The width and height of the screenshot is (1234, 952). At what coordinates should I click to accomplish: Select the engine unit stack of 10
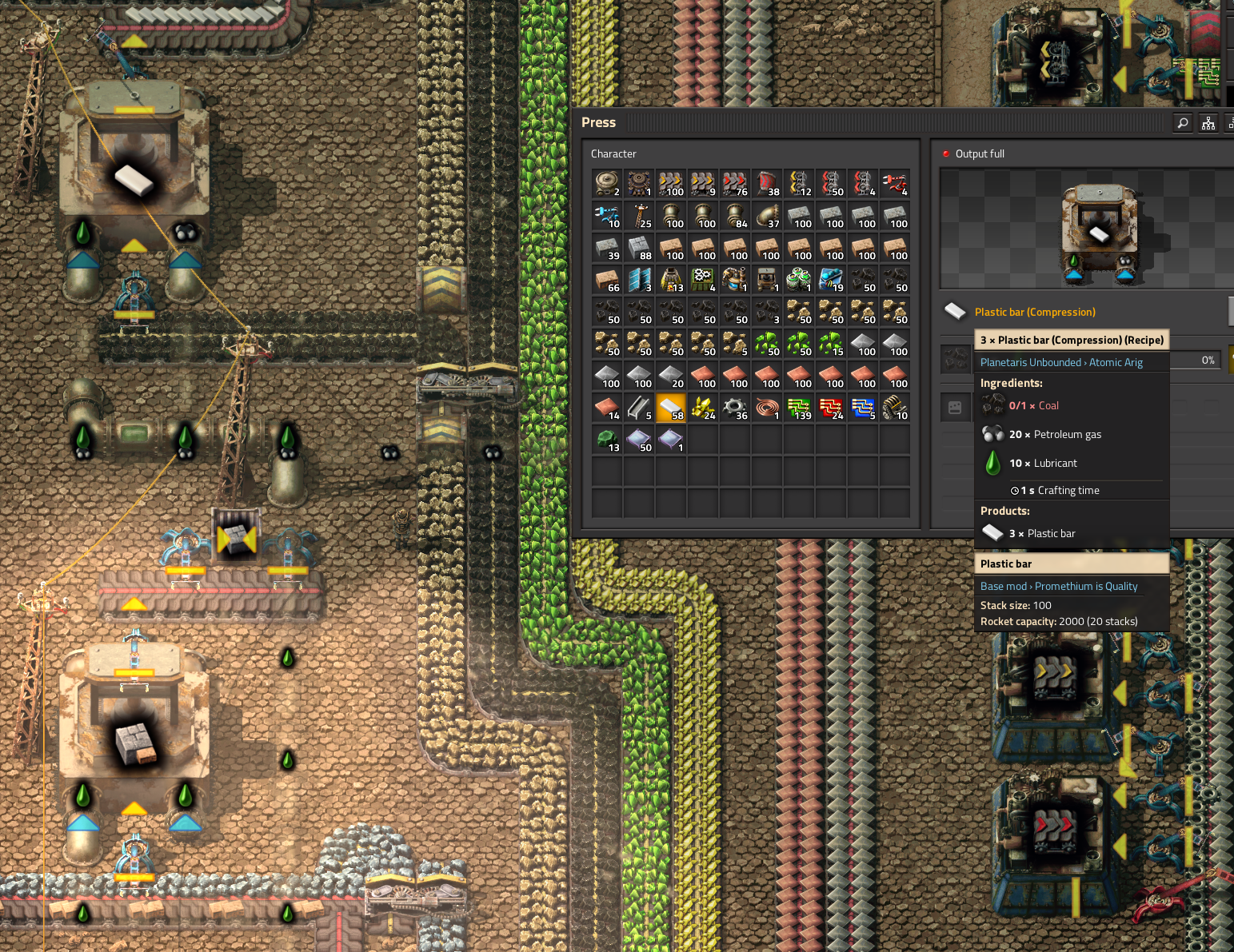895,408
